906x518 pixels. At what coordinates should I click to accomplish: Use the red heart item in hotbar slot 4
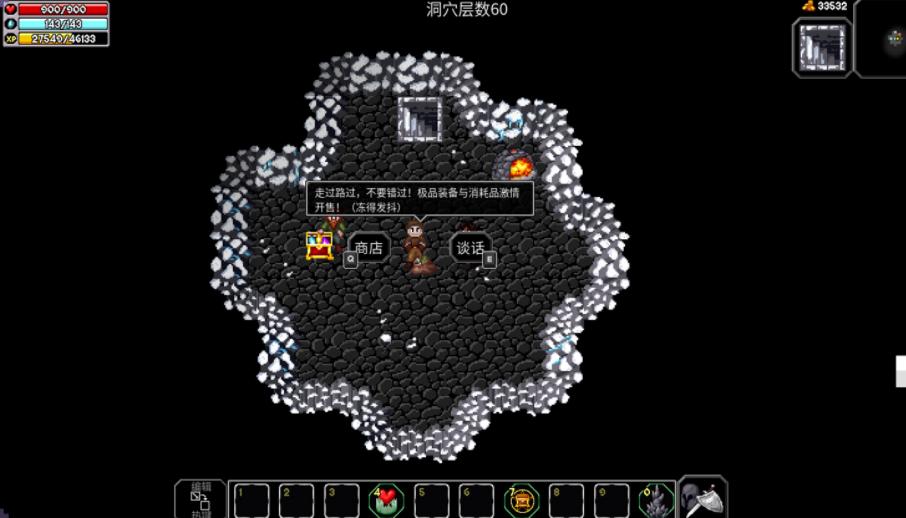tap(387, 499)
